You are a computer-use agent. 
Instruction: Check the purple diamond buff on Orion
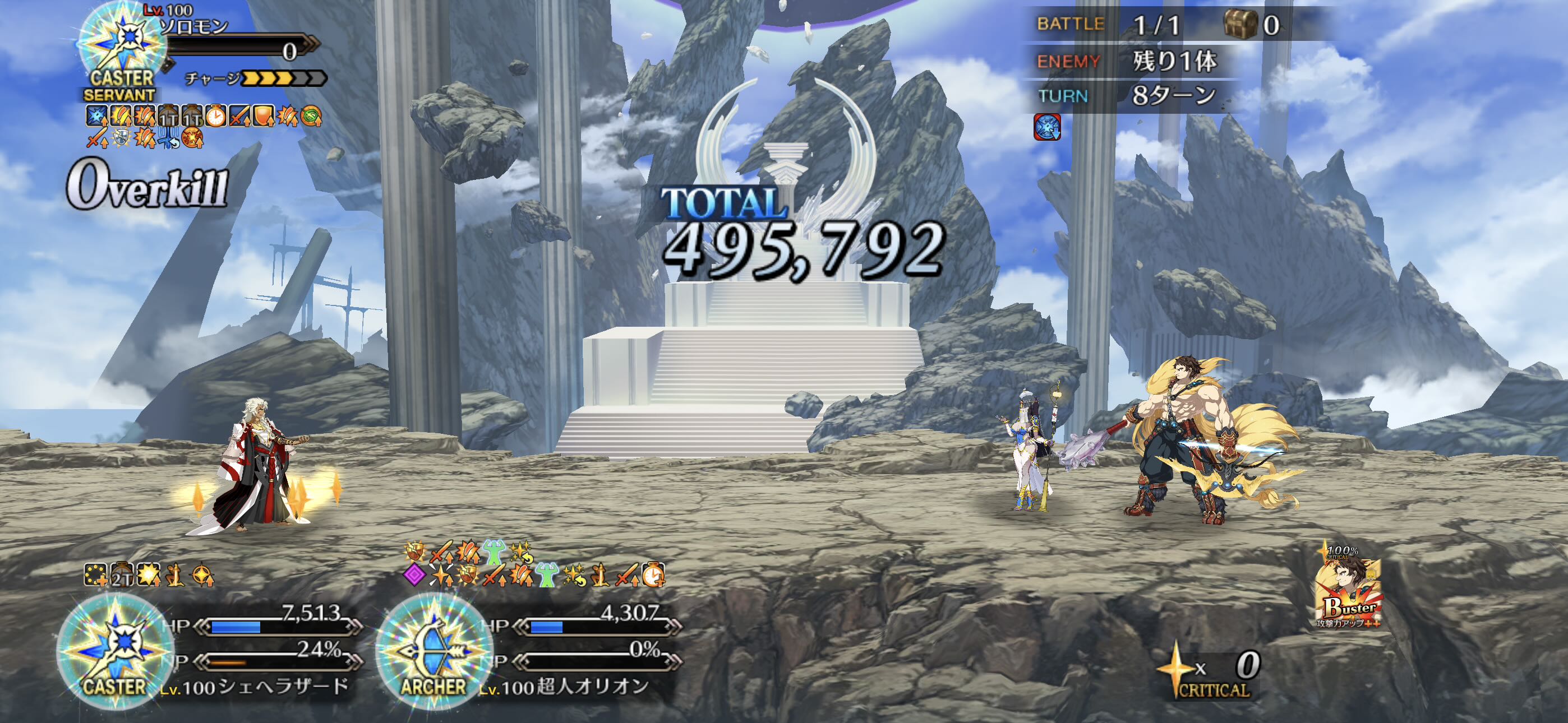(x=414, y=574)
